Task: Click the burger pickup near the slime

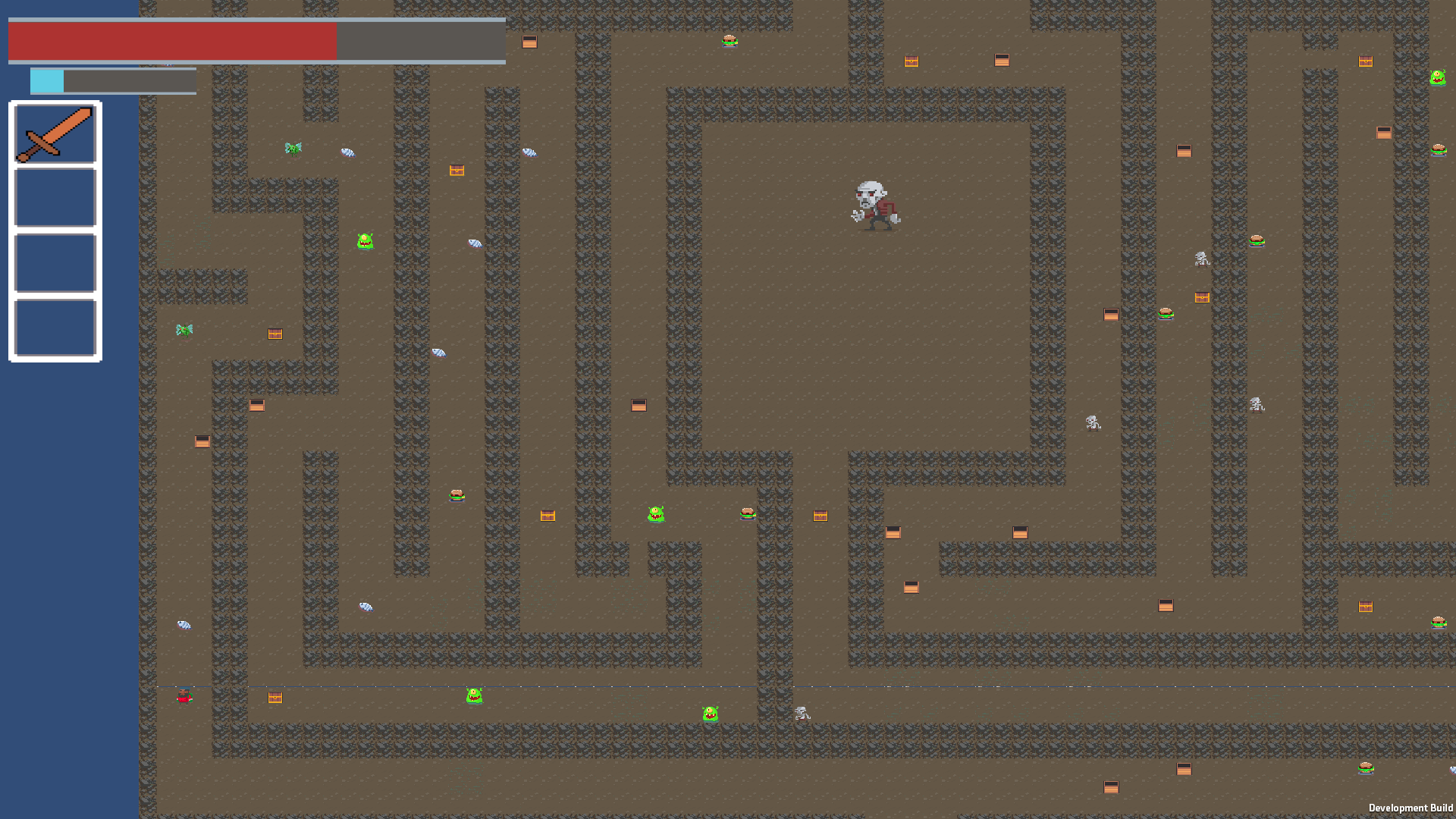Action: coord(746,513)
